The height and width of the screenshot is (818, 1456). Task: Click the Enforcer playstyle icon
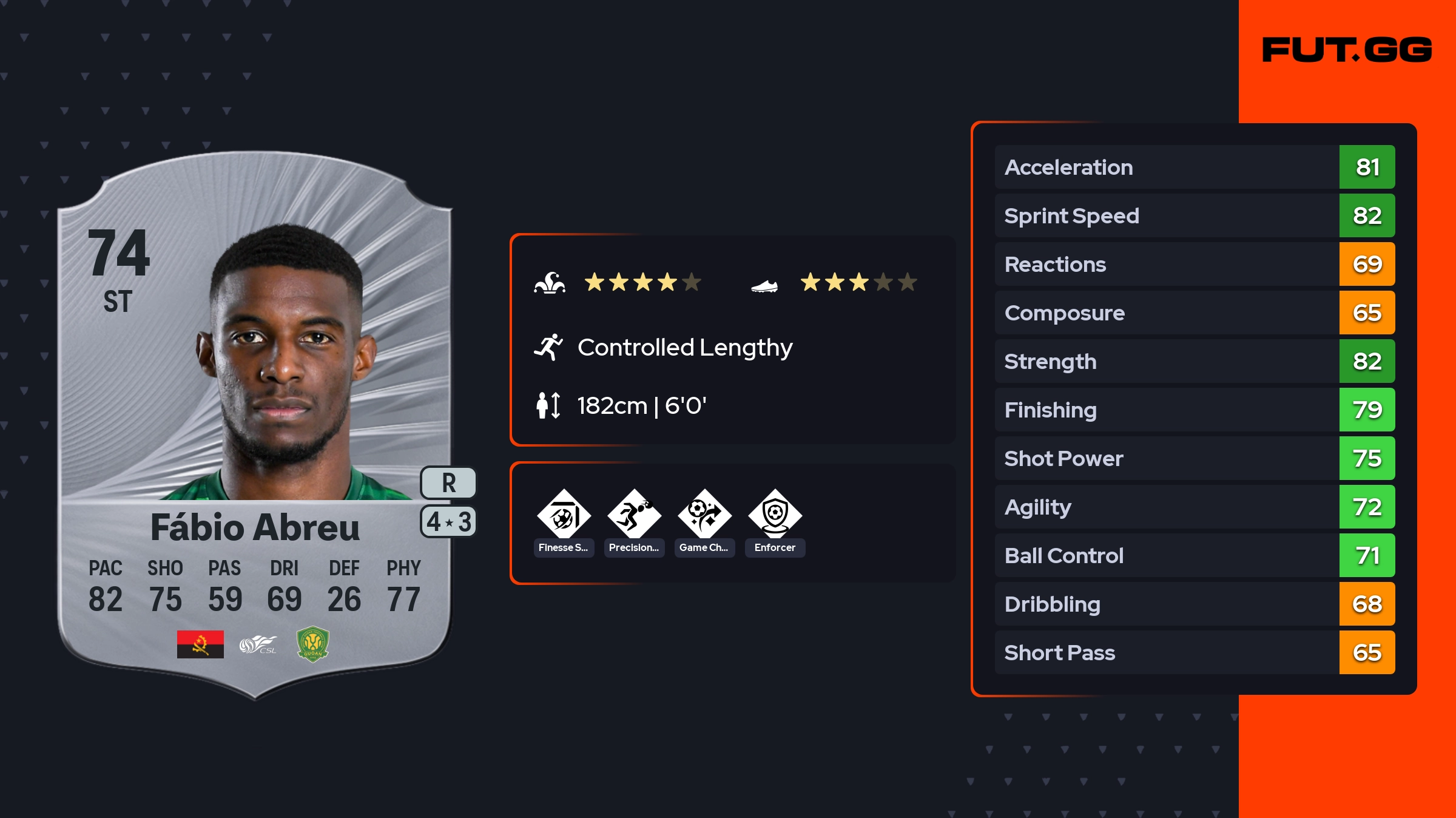(775, 516)
